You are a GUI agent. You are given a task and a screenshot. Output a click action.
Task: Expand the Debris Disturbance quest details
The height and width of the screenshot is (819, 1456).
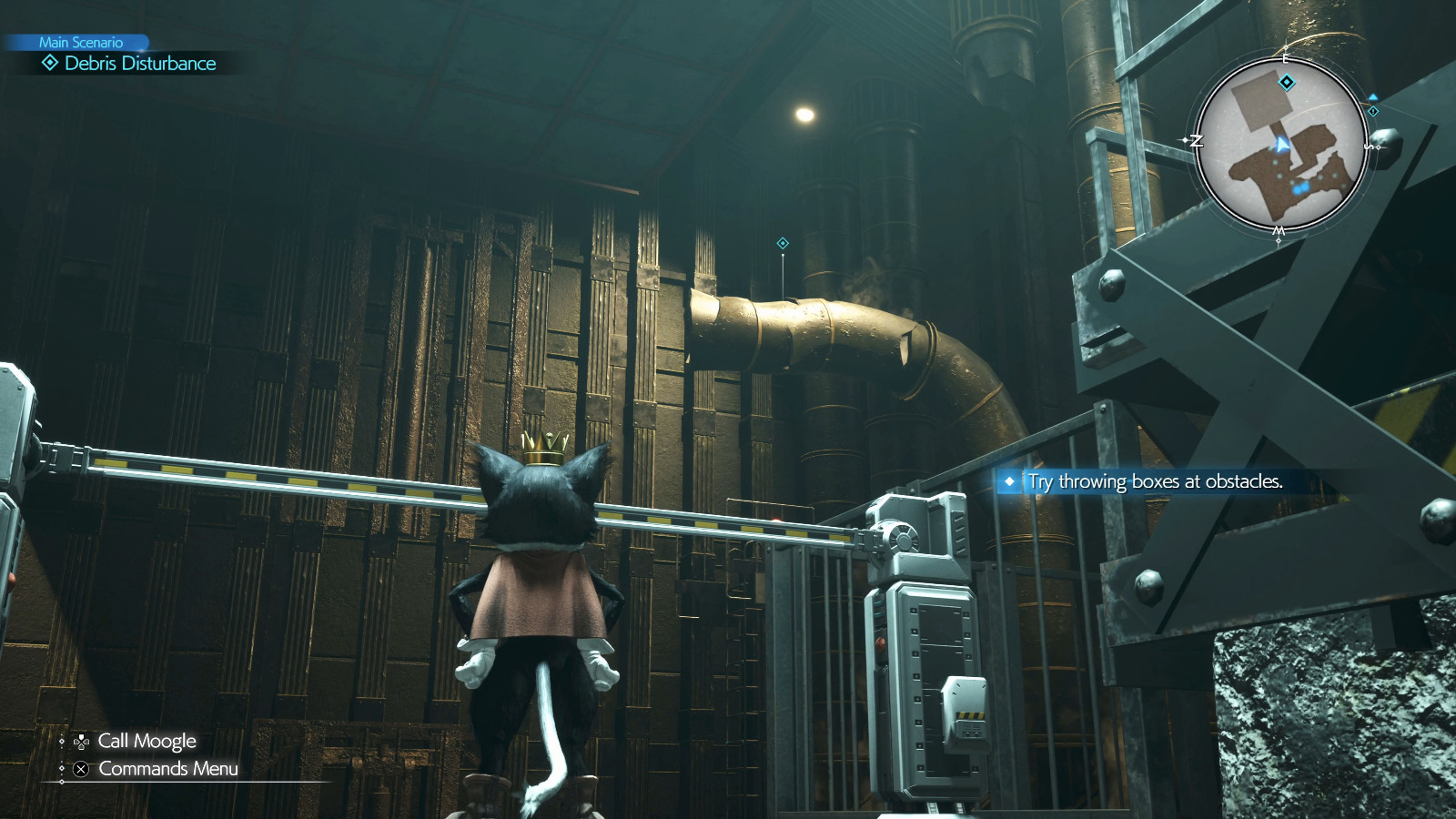click(137, 64)
